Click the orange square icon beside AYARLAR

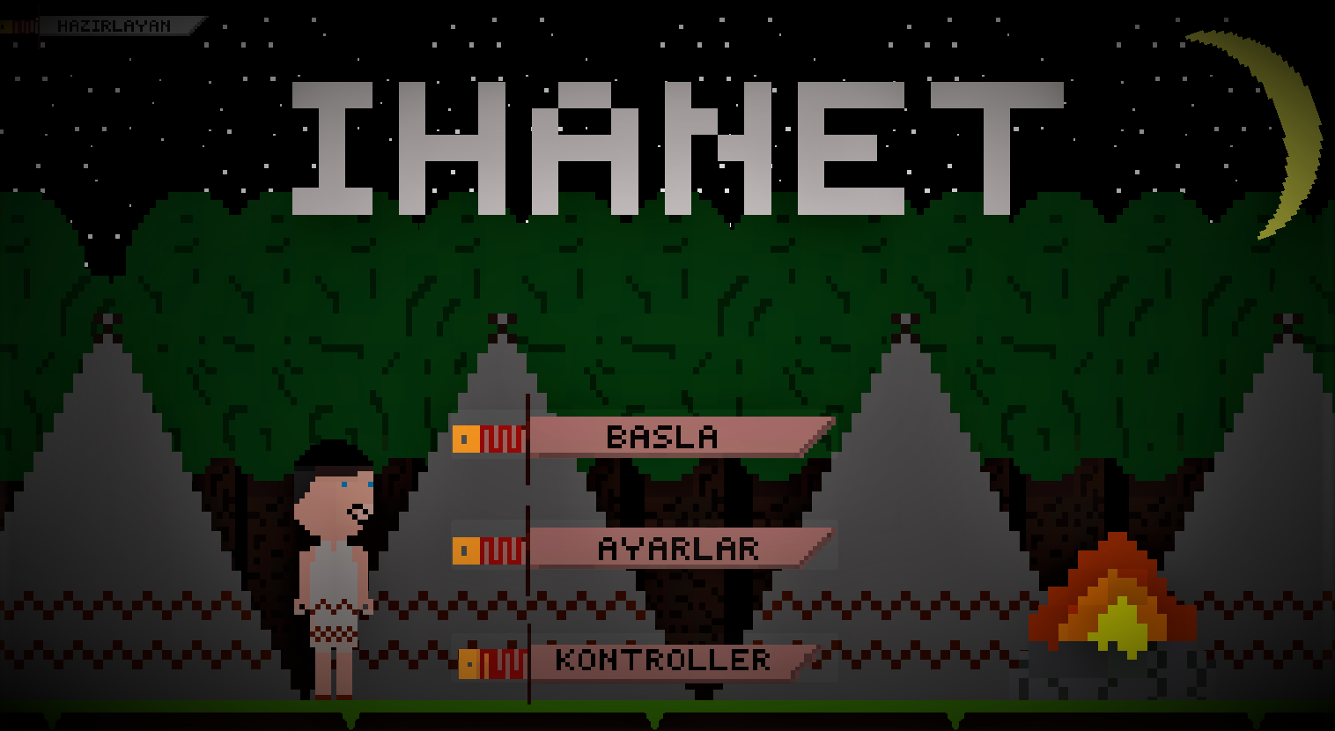[465, 549]
